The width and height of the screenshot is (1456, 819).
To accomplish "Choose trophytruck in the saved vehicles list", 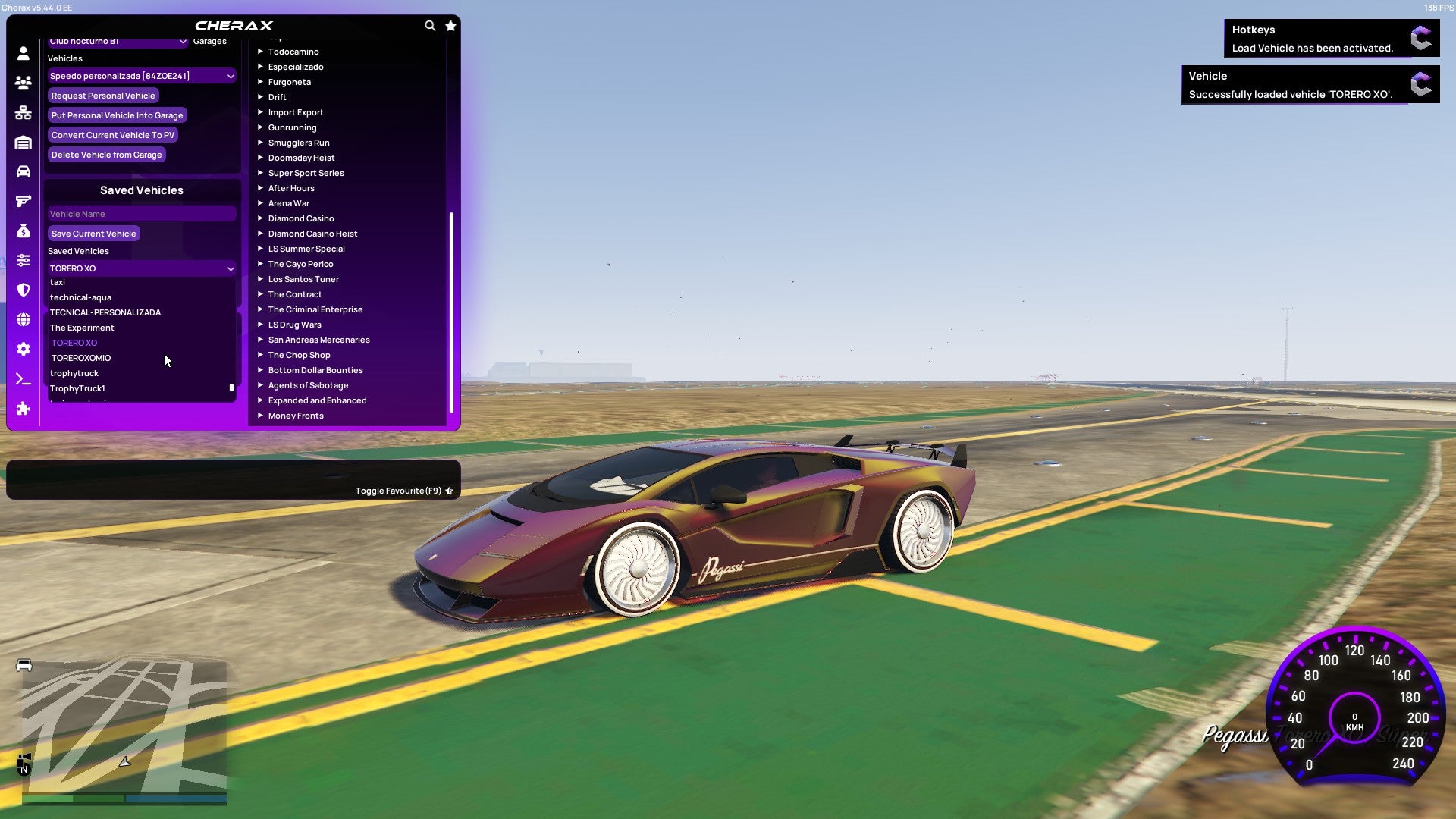I will click(x=74, y=373).
